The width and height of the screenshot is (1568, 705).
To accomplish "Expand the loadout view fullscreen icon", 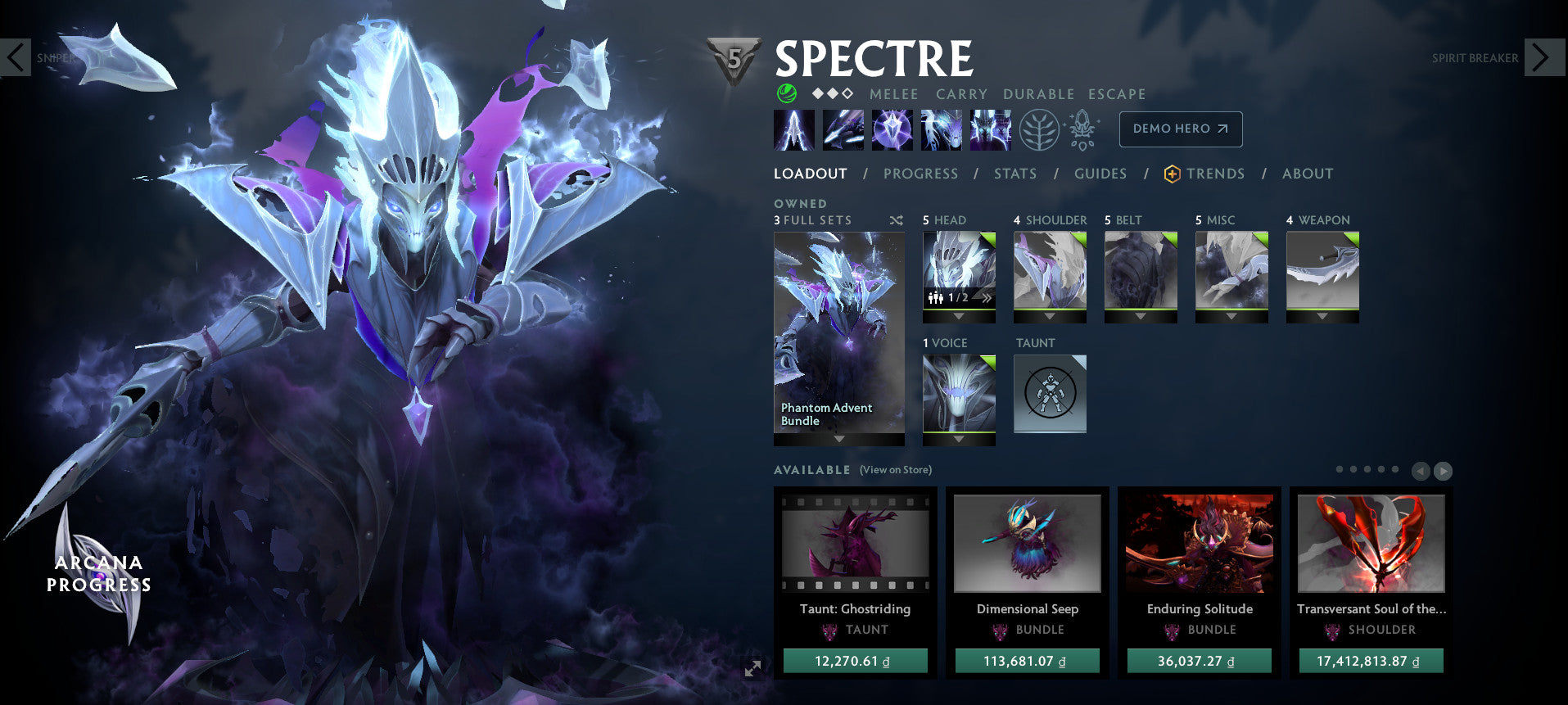I will tap(752, 669).
